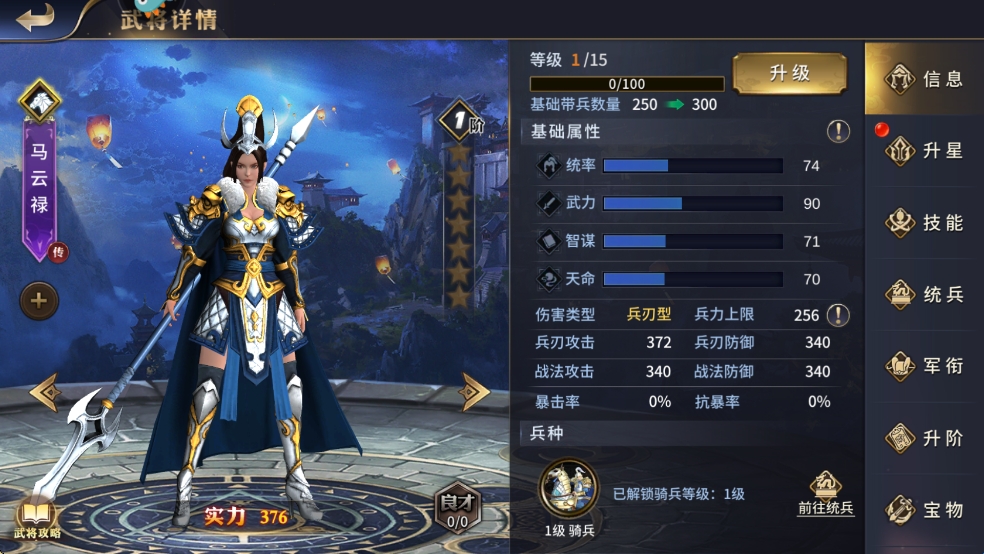Switch to the 军衔 rank tab
Viewport: 984px width, 554px height.
[924, 366]
